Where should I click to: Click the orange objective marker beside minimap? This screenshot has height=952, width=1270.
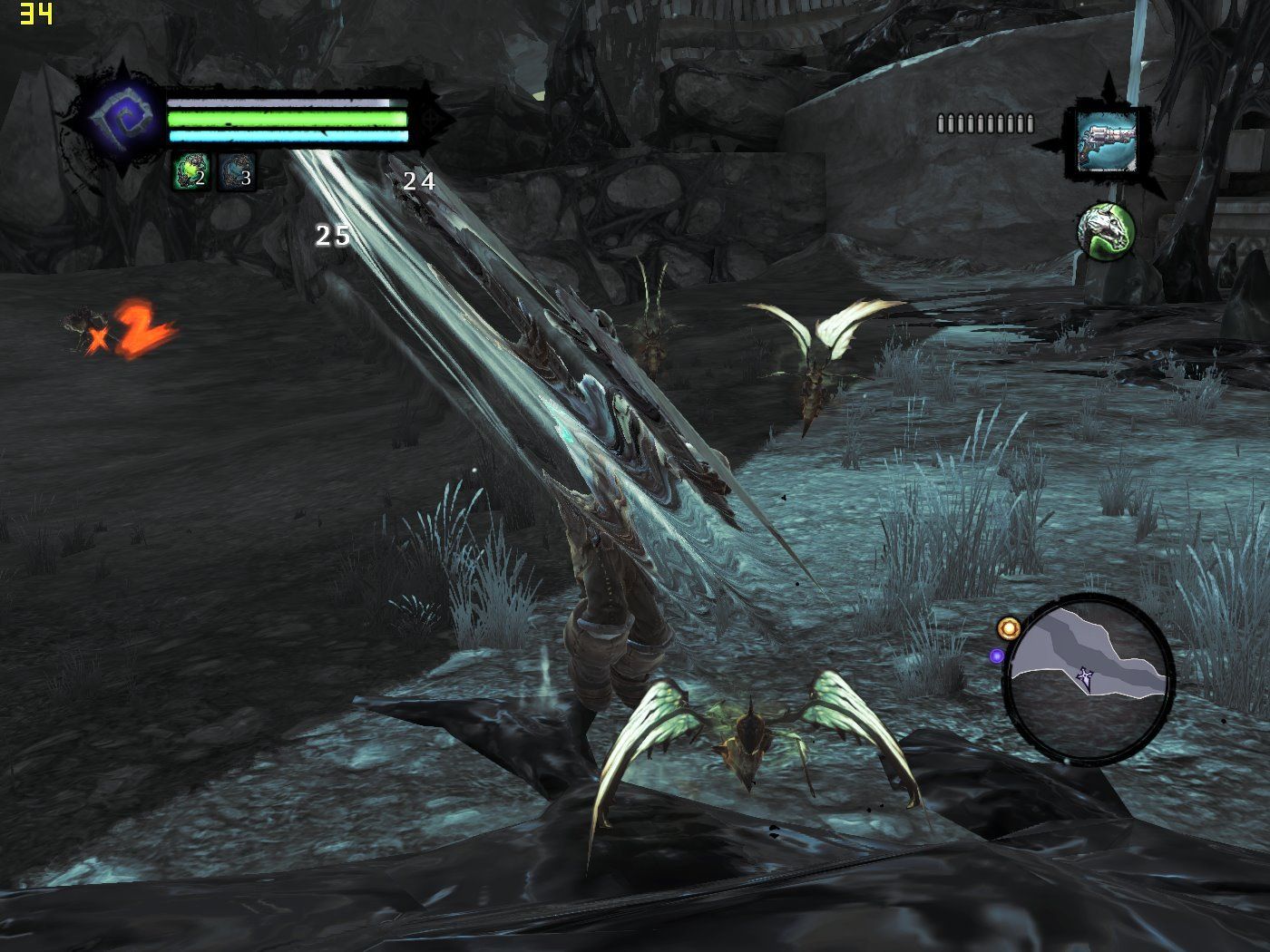1007,627
